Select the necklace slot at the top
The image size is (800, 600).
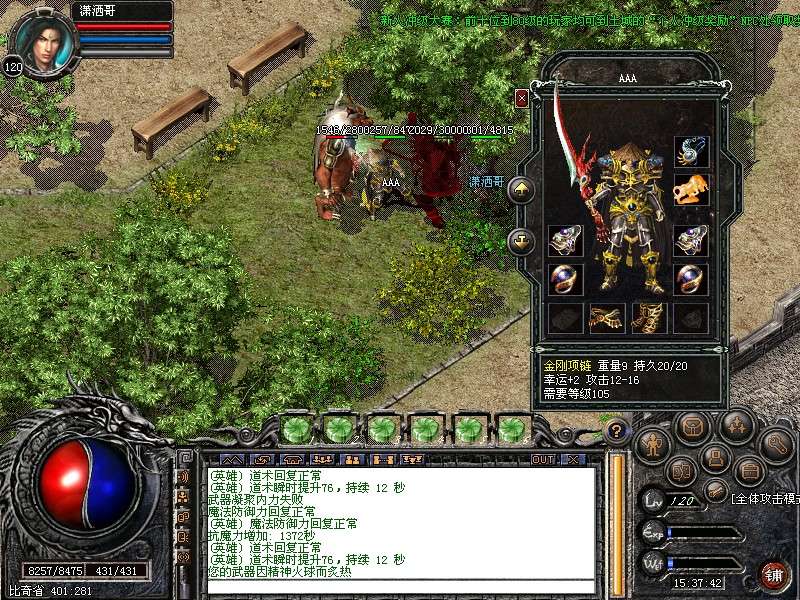(x=691, y=151)
